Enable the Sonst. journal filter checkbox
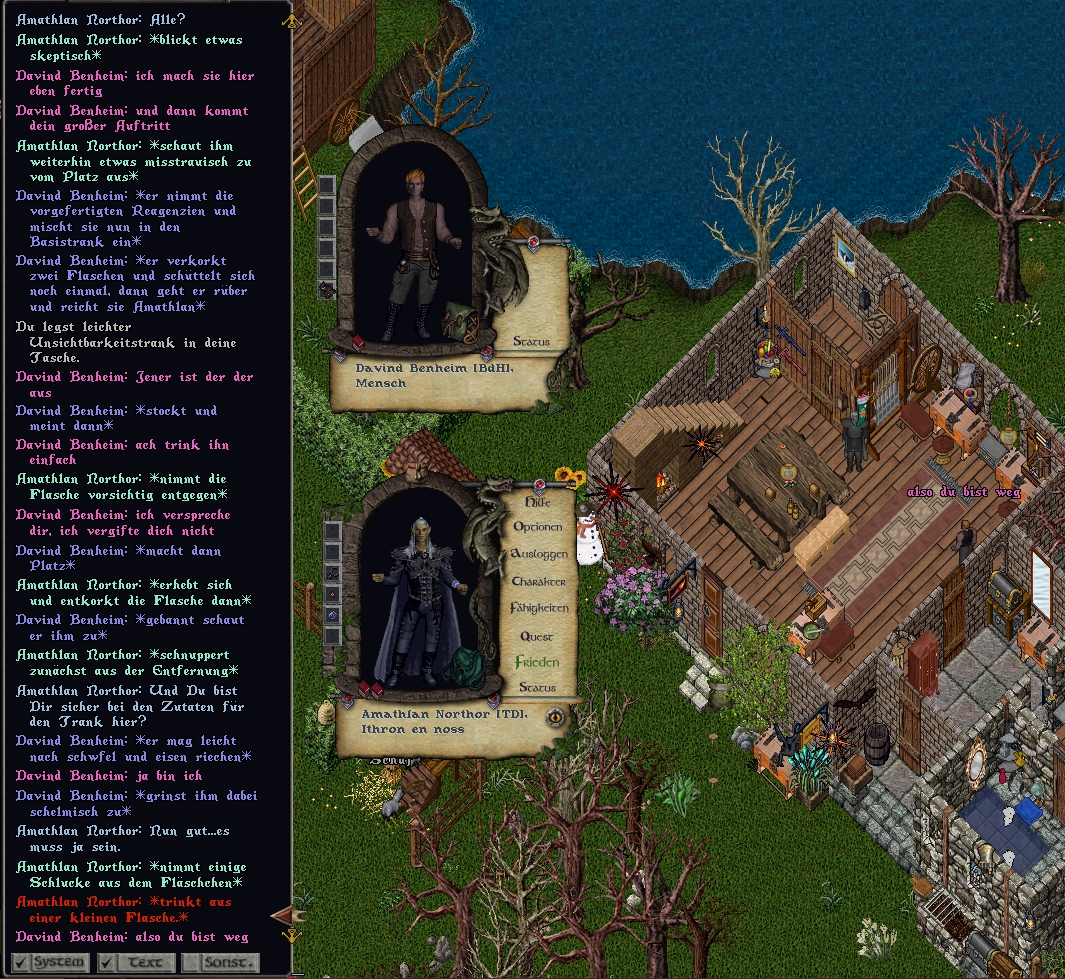This screenshot has width=1065, height=979. pyautogui.click(x=191, y=962)
